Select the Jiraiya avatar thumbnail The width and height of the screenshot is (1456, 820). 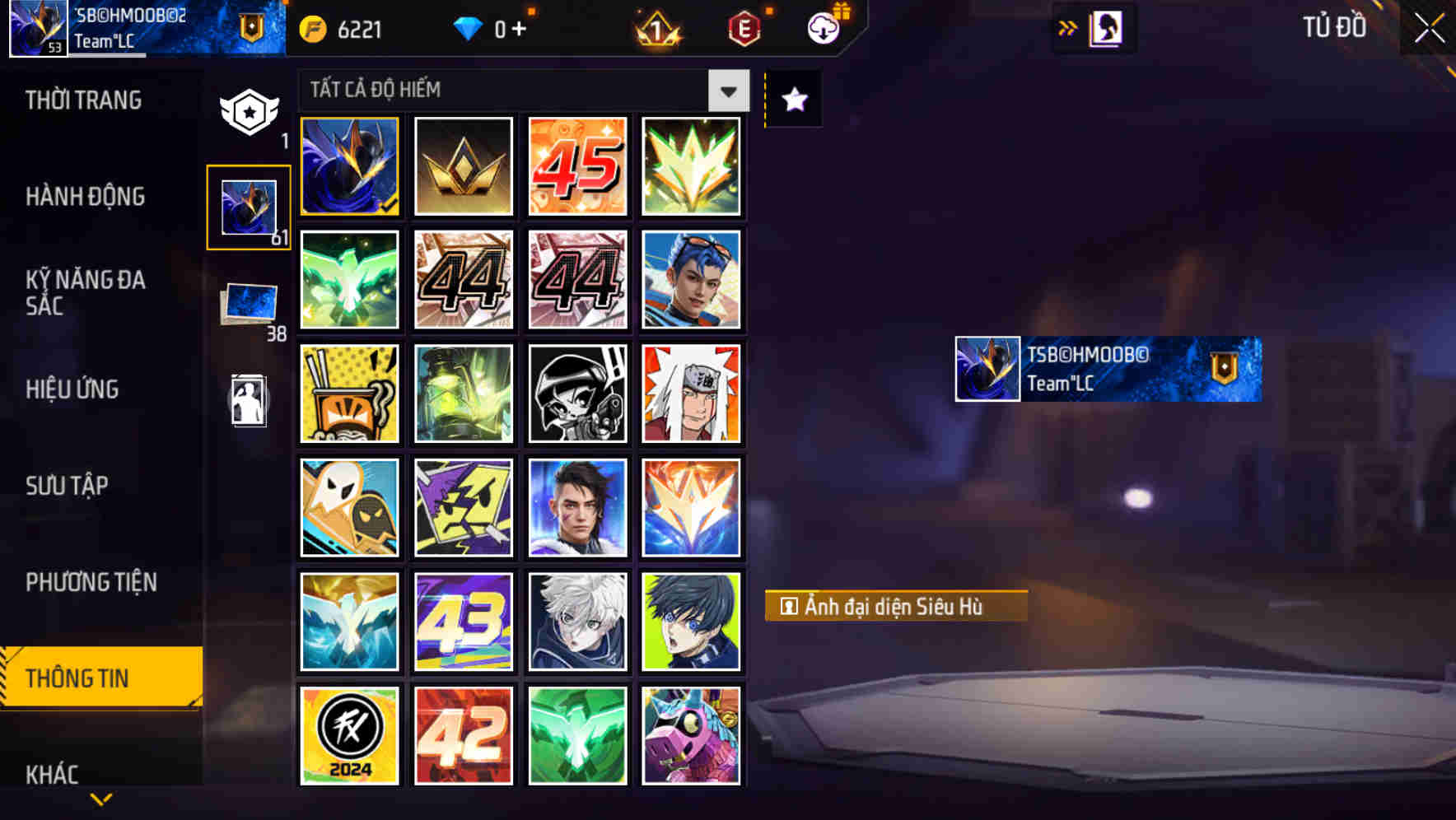691,394
